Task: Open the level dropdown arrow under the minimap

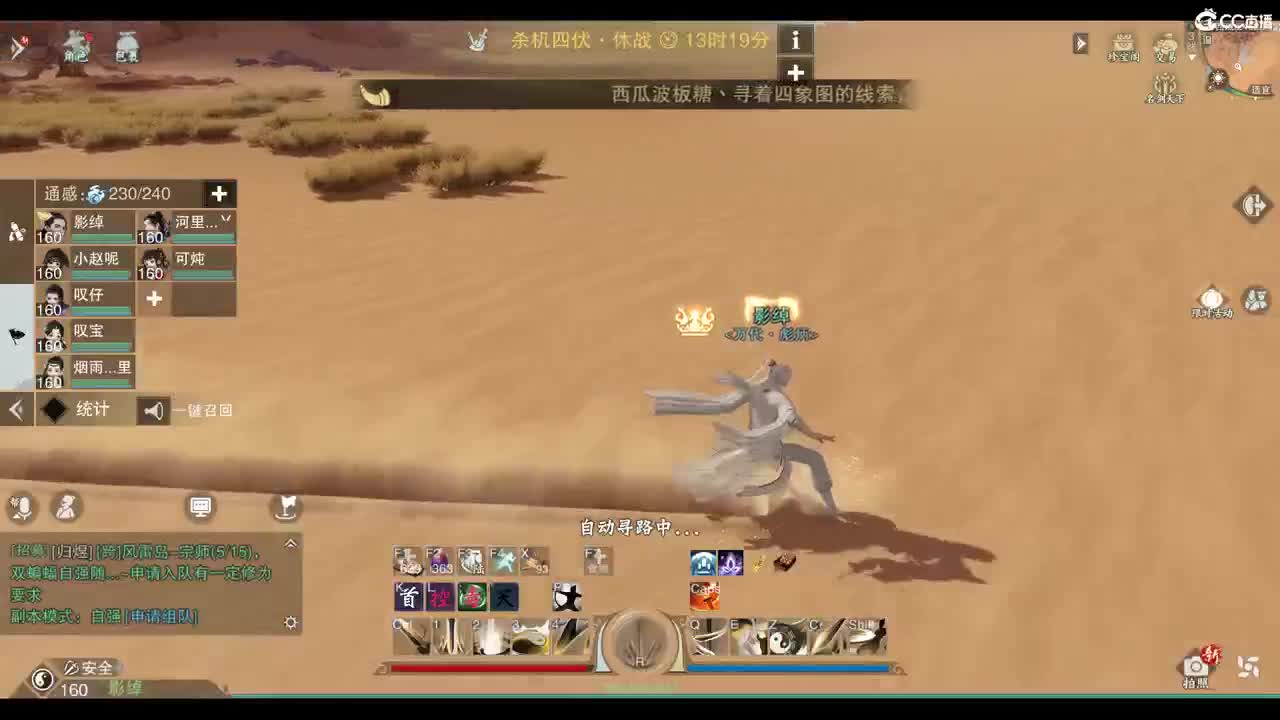Action: [1191, 57]
